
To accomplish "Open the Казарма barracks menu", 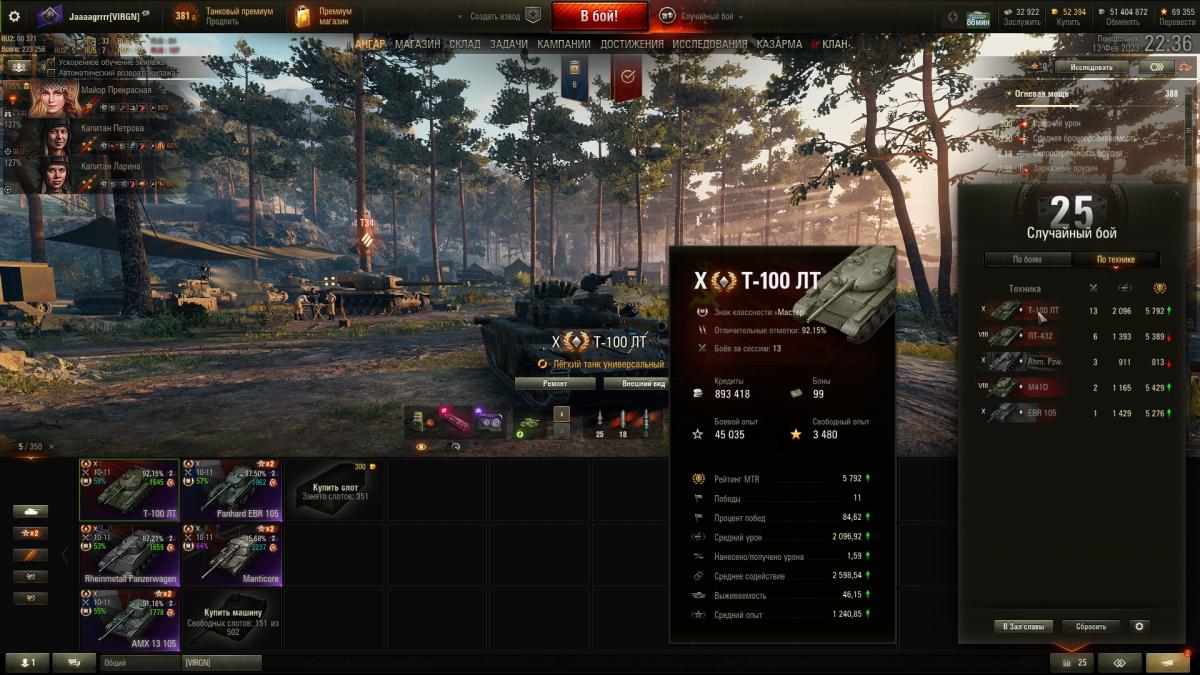I will click(x=779, y=44).
